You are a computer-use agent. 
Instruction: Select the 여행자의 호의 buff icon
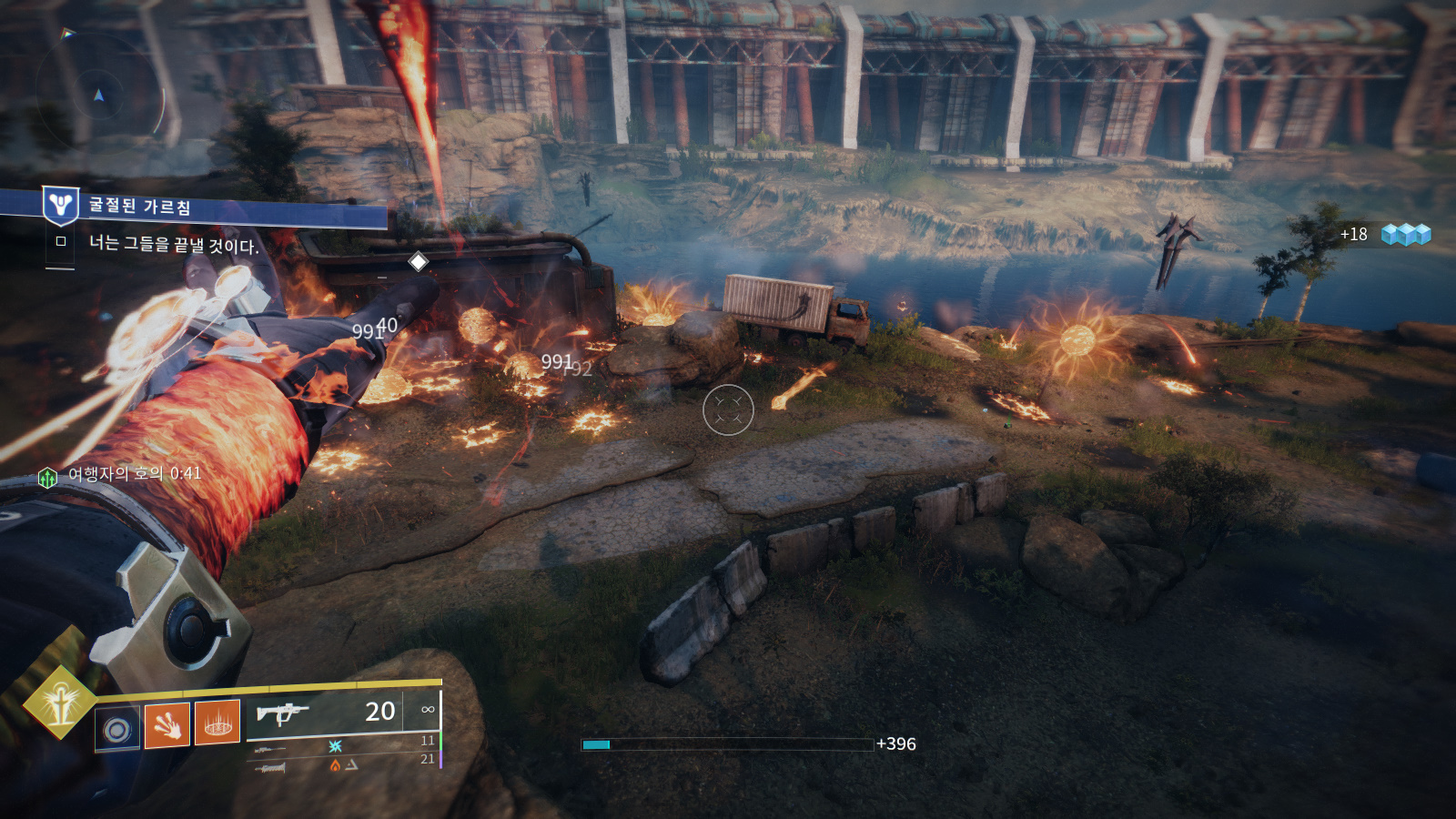pyautogui.click(x=47, y=477)
